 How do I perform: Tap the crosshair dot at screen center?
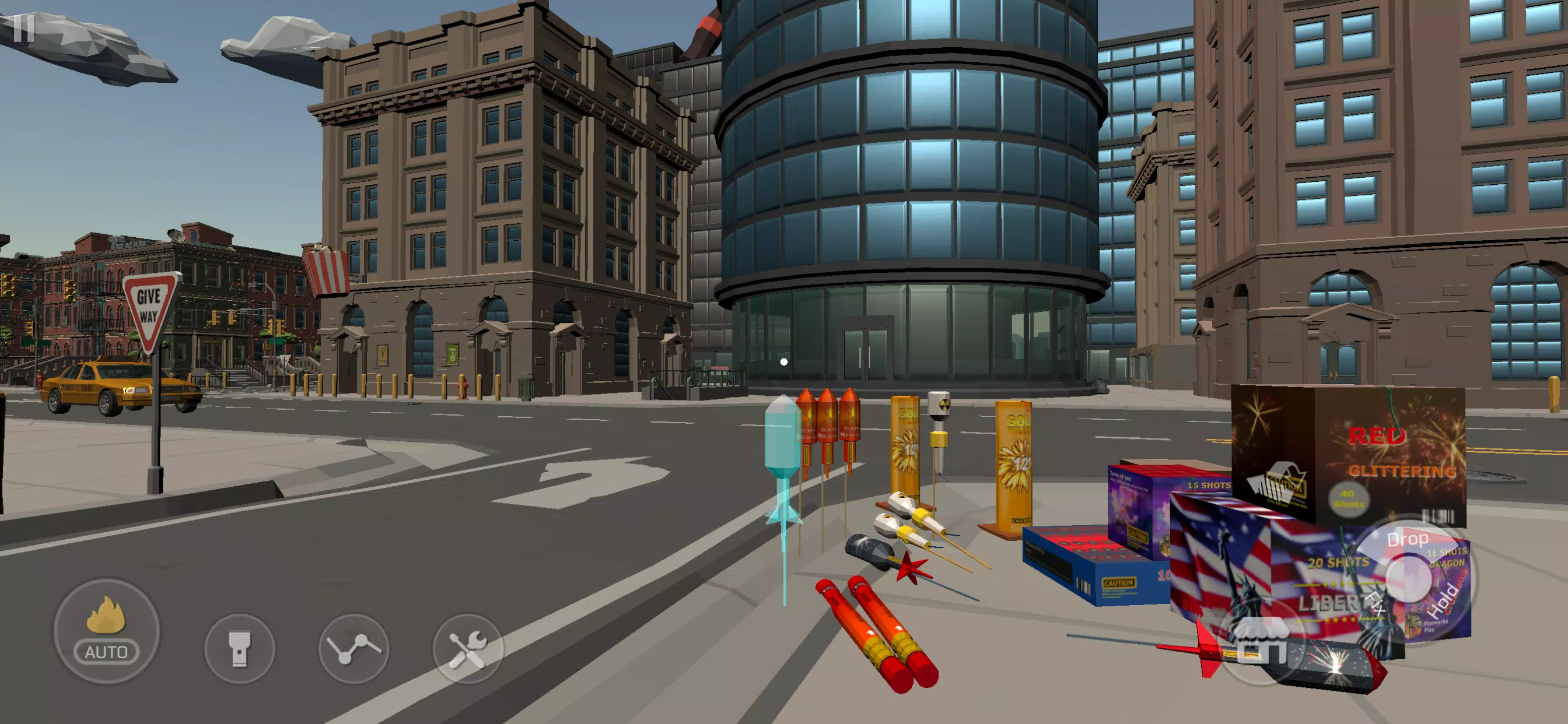click(x=784, y=362)
